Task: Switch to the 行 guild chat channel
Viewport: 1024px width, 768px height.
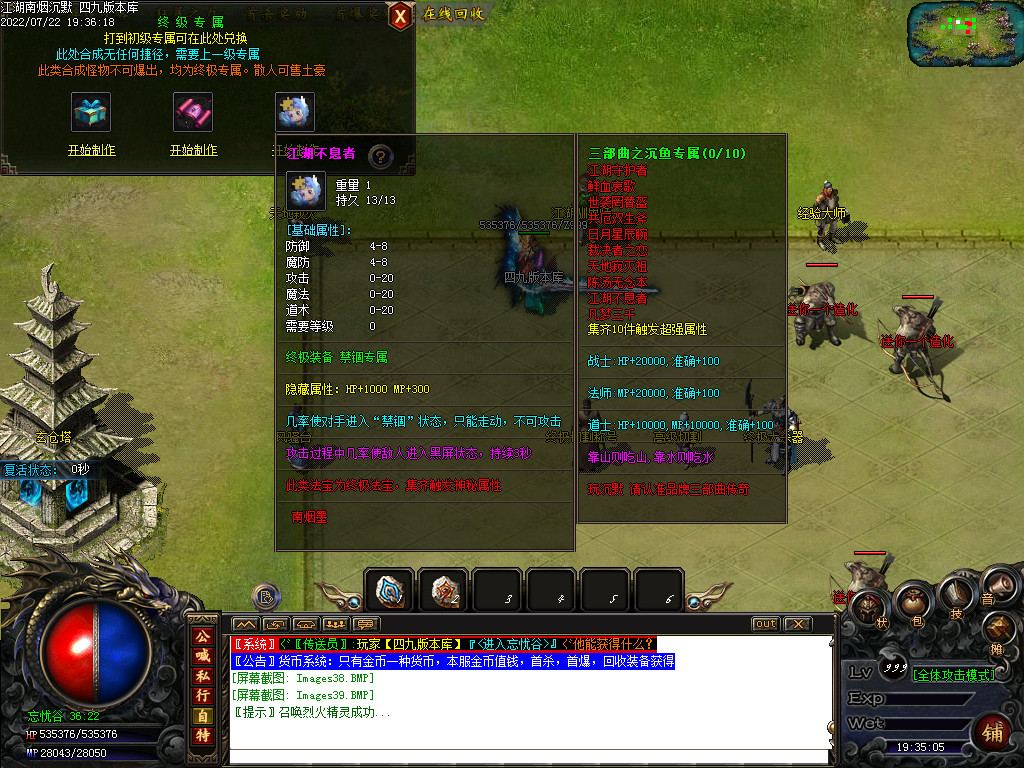Action: point(203,696)
